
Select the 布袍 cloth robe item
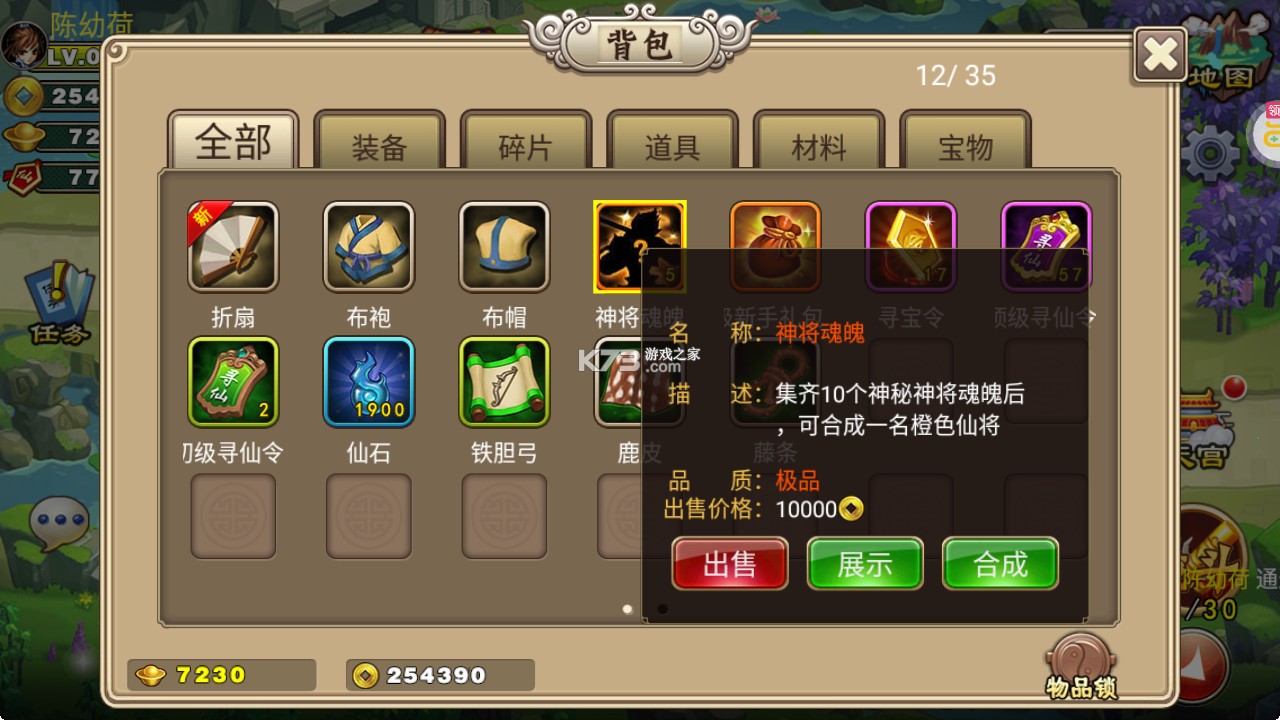(x=368, y=245)
